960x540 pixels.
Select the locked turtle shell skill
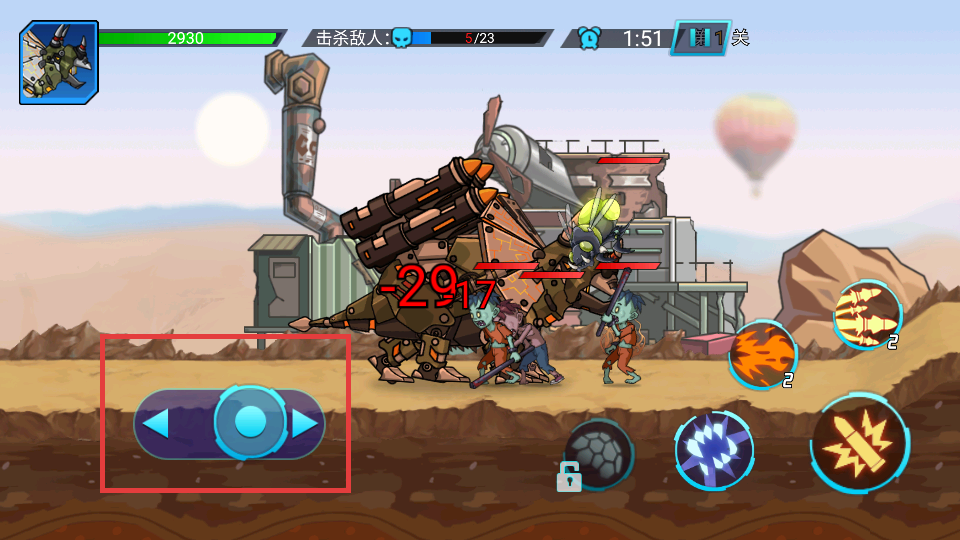click(597, 453)
